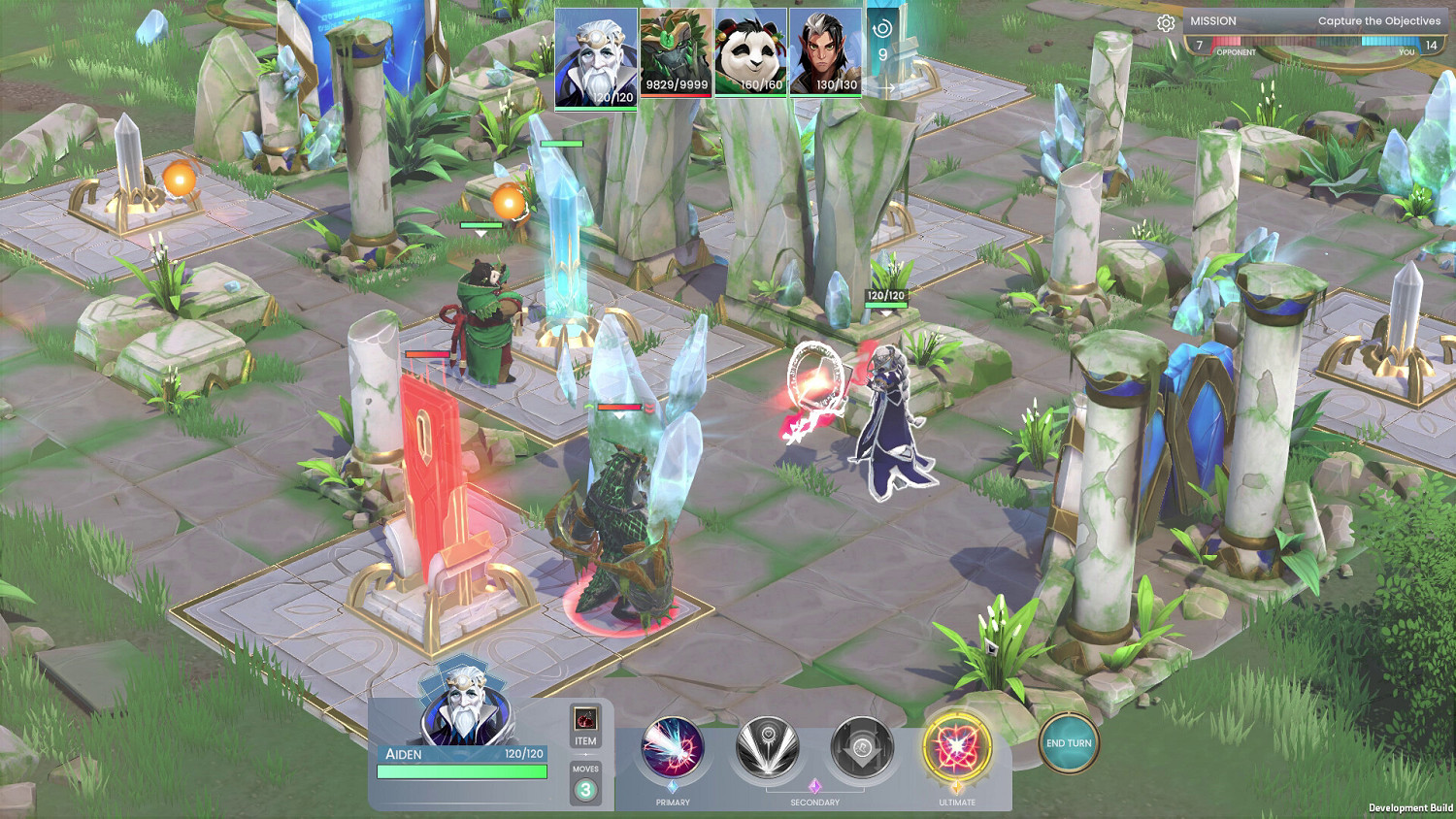Click Aiden's green health bar

click(463, 770)
